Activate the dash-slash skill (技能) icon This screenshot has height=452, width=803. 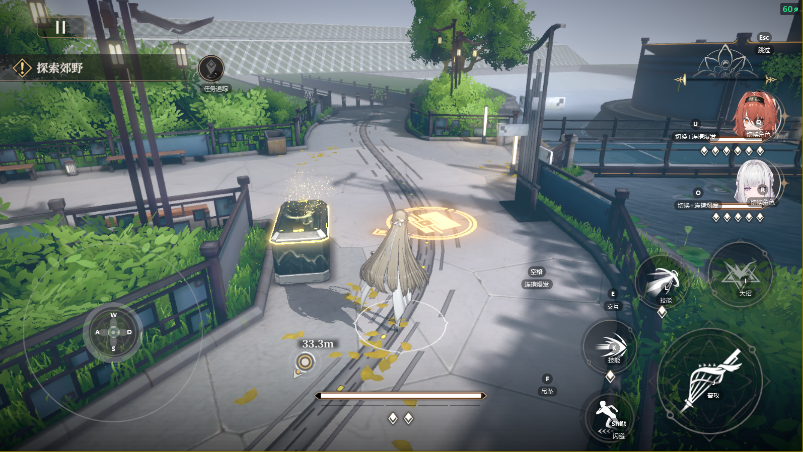pyautogui.click(x=610, y=345)
